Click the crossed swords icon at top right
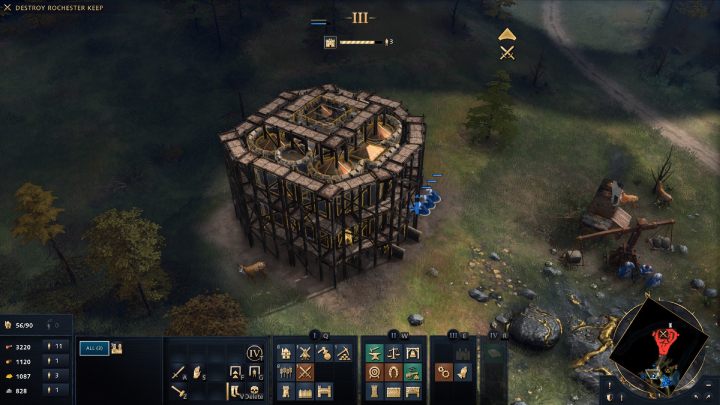Viewport: 720px width, 405px height. coord(507,53)
